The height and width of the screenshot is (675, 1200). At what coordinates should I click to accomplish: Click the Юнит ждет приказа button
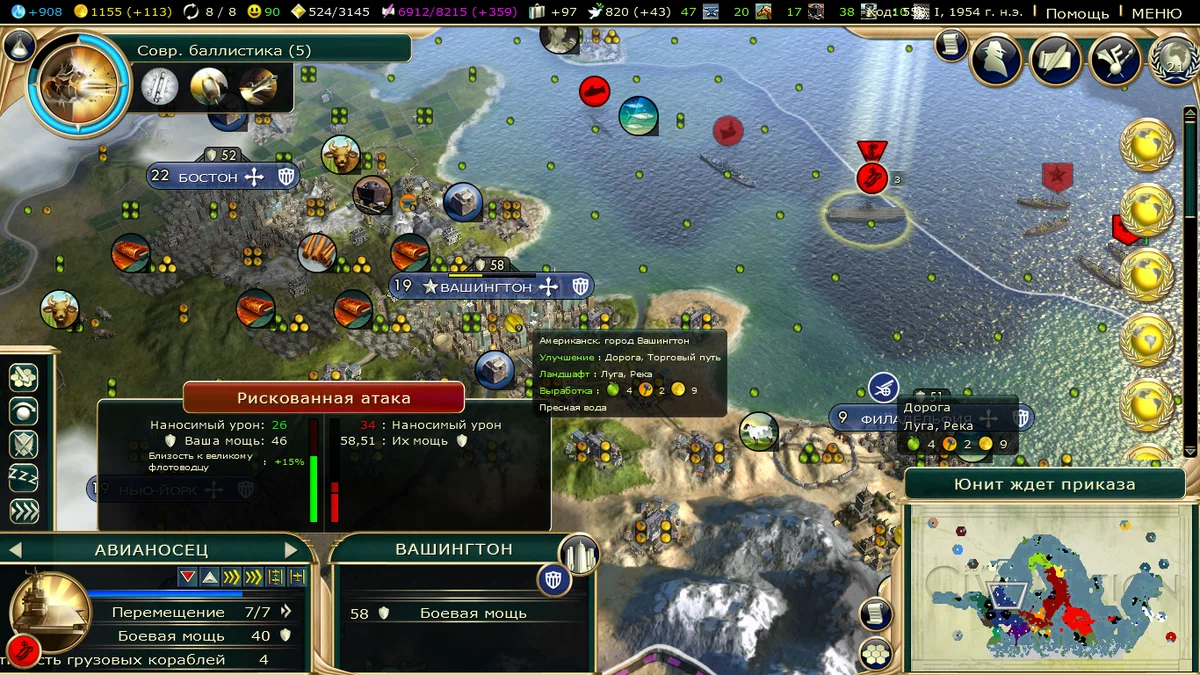click(x=1045, y=484)
